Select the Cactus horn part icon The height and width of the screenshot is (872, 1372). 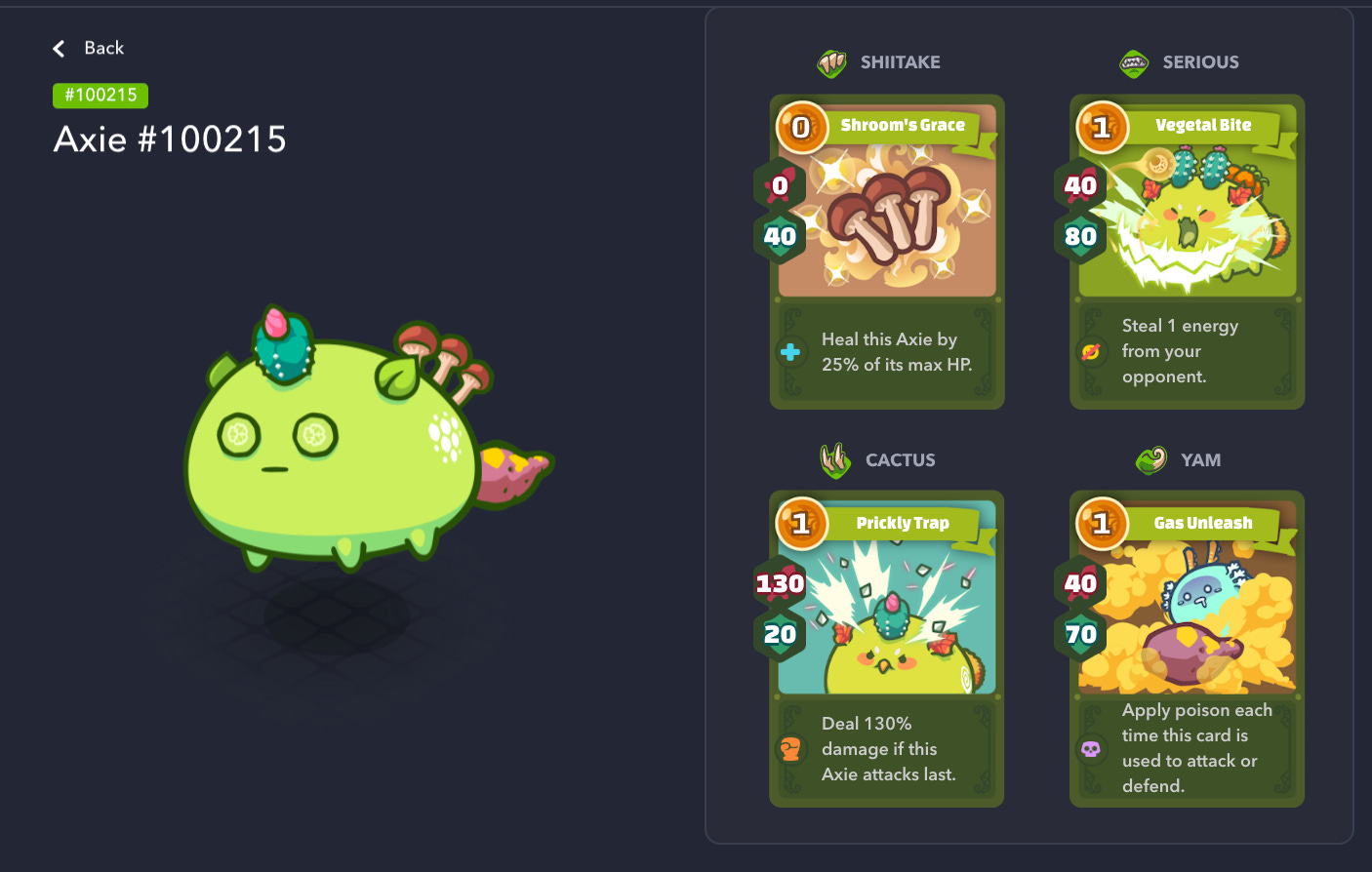click(835, 459)
